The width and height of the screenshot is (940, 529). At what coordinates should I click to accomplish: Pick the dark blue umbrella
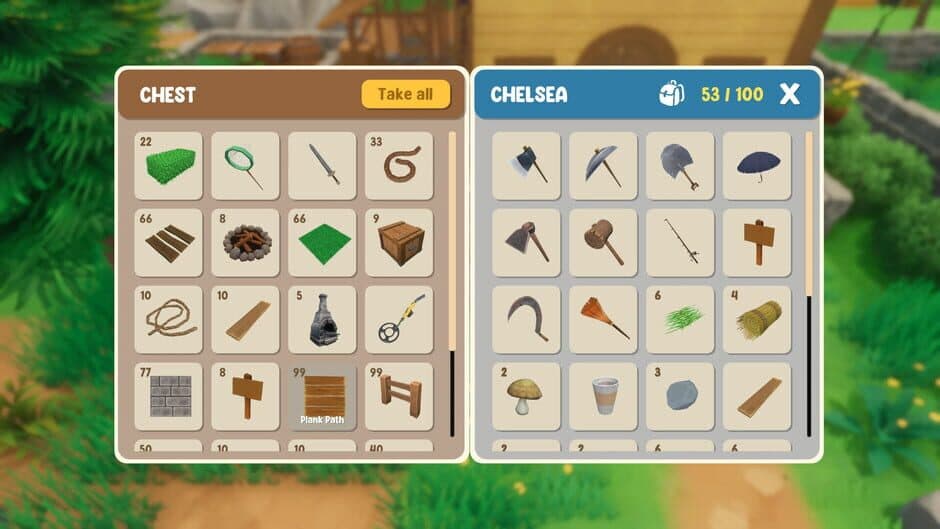[x=757, y=166]
